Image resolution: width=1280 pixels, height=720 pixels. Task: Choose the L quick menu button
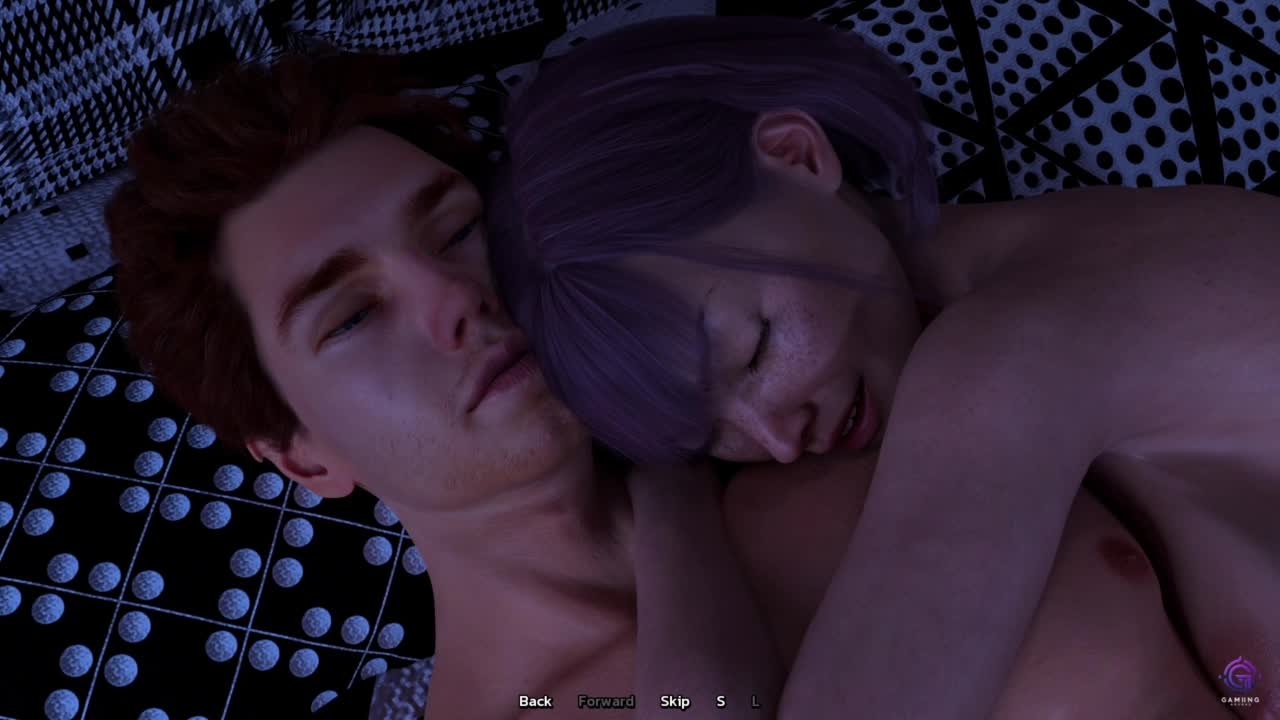coord(755,701)
